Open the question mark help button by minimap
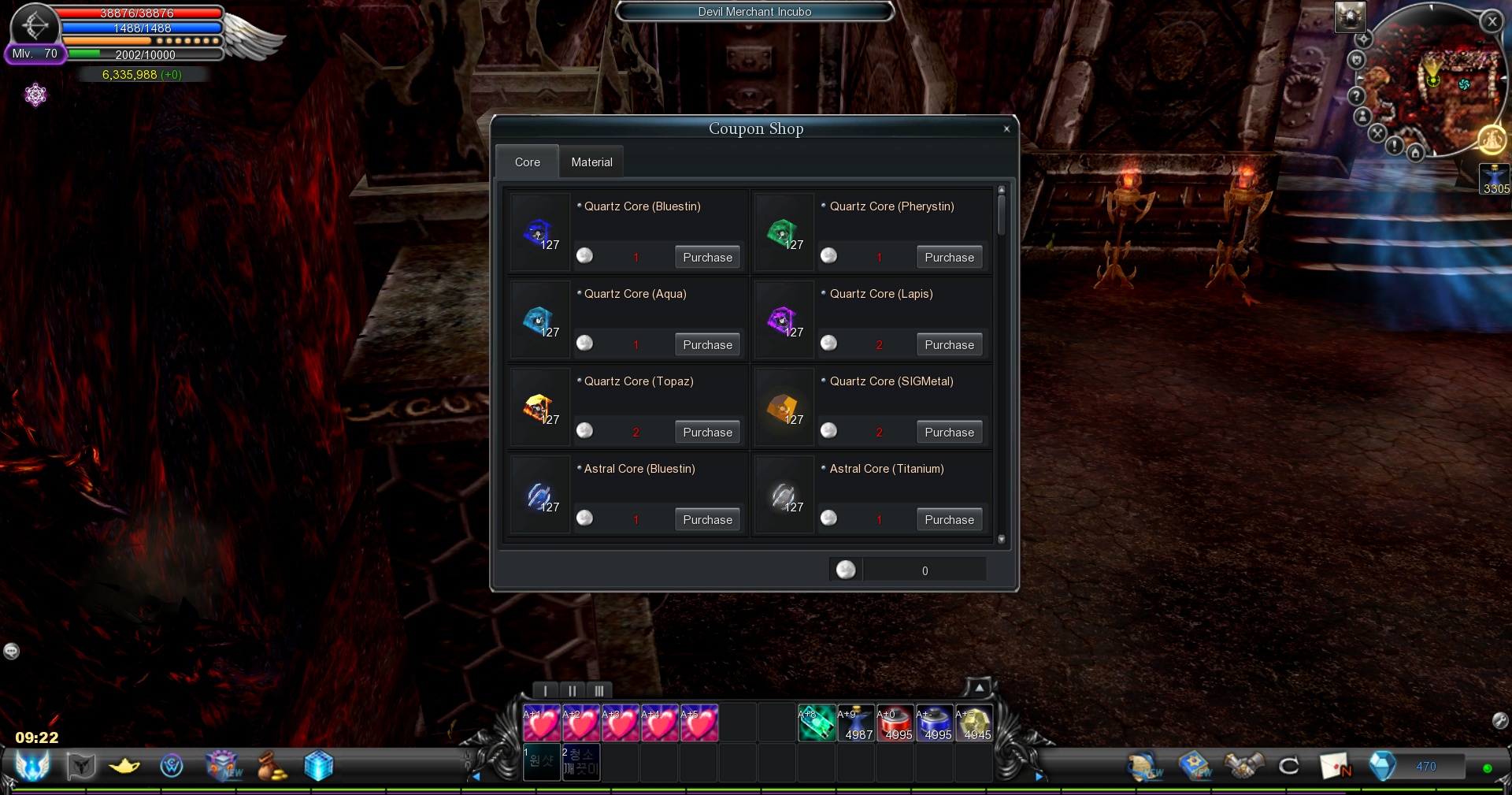 pyautogui.click(x=1356, y=96)
